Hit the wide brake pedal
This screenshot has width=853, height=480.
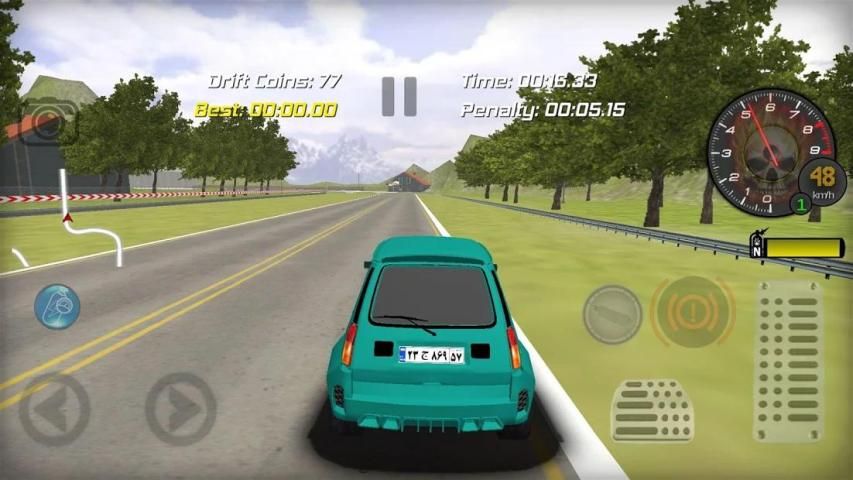point(652,410)
